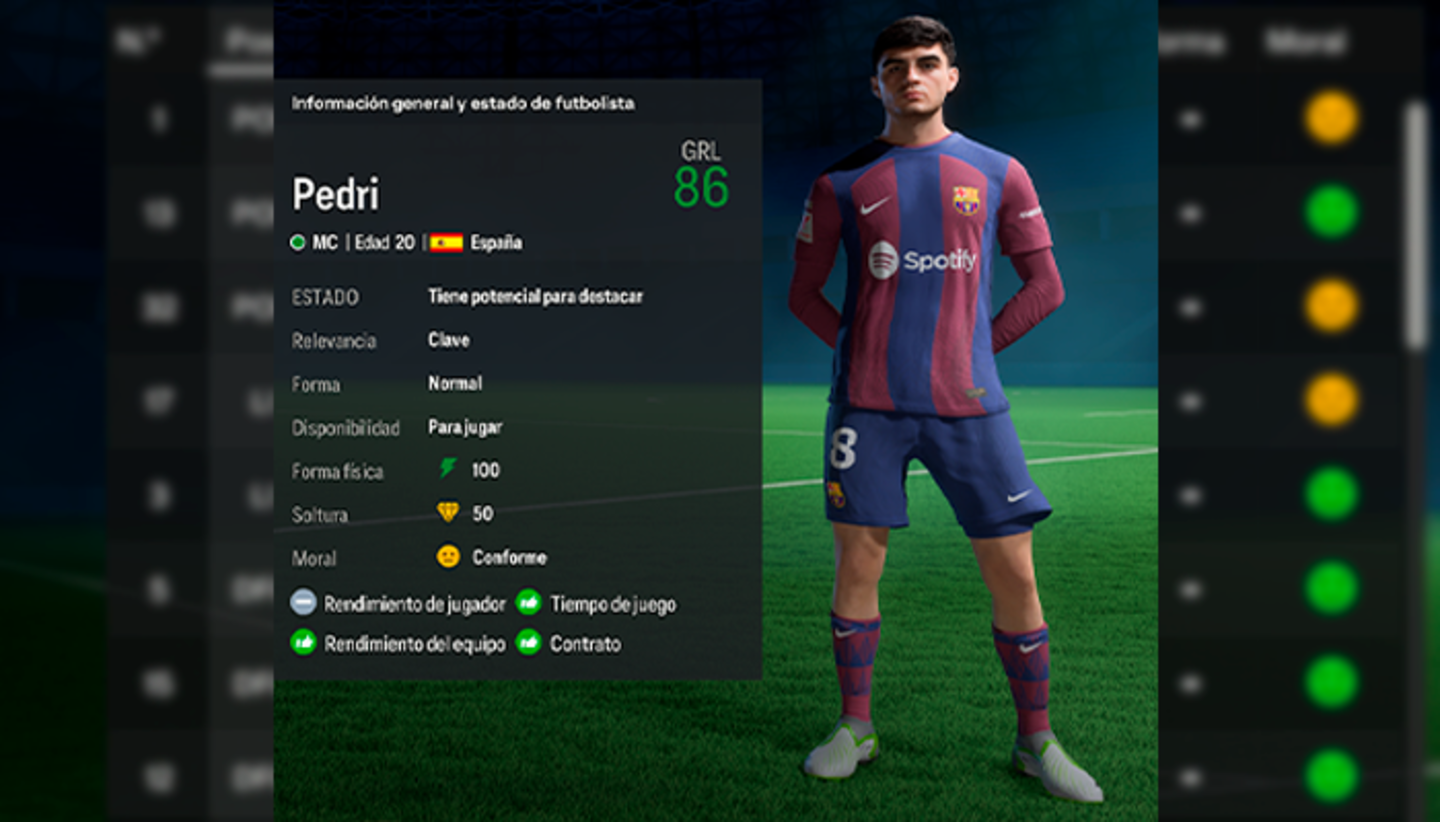Image resolution: width=1440 pixels, height=822 pixels.
Task: Expand the Relevancia Clave option
Action: pyautogui.click(x=448, y=340)
